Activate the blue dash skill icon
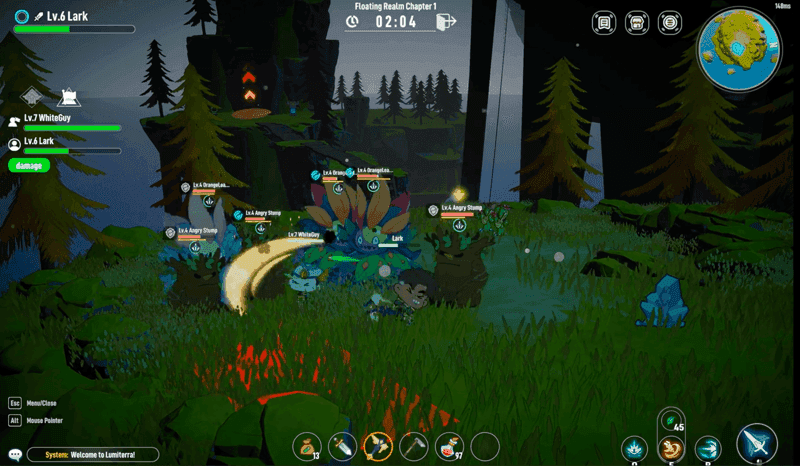This screenshot has width=800, height=466. pyautogui.click(x=707, y=449)
